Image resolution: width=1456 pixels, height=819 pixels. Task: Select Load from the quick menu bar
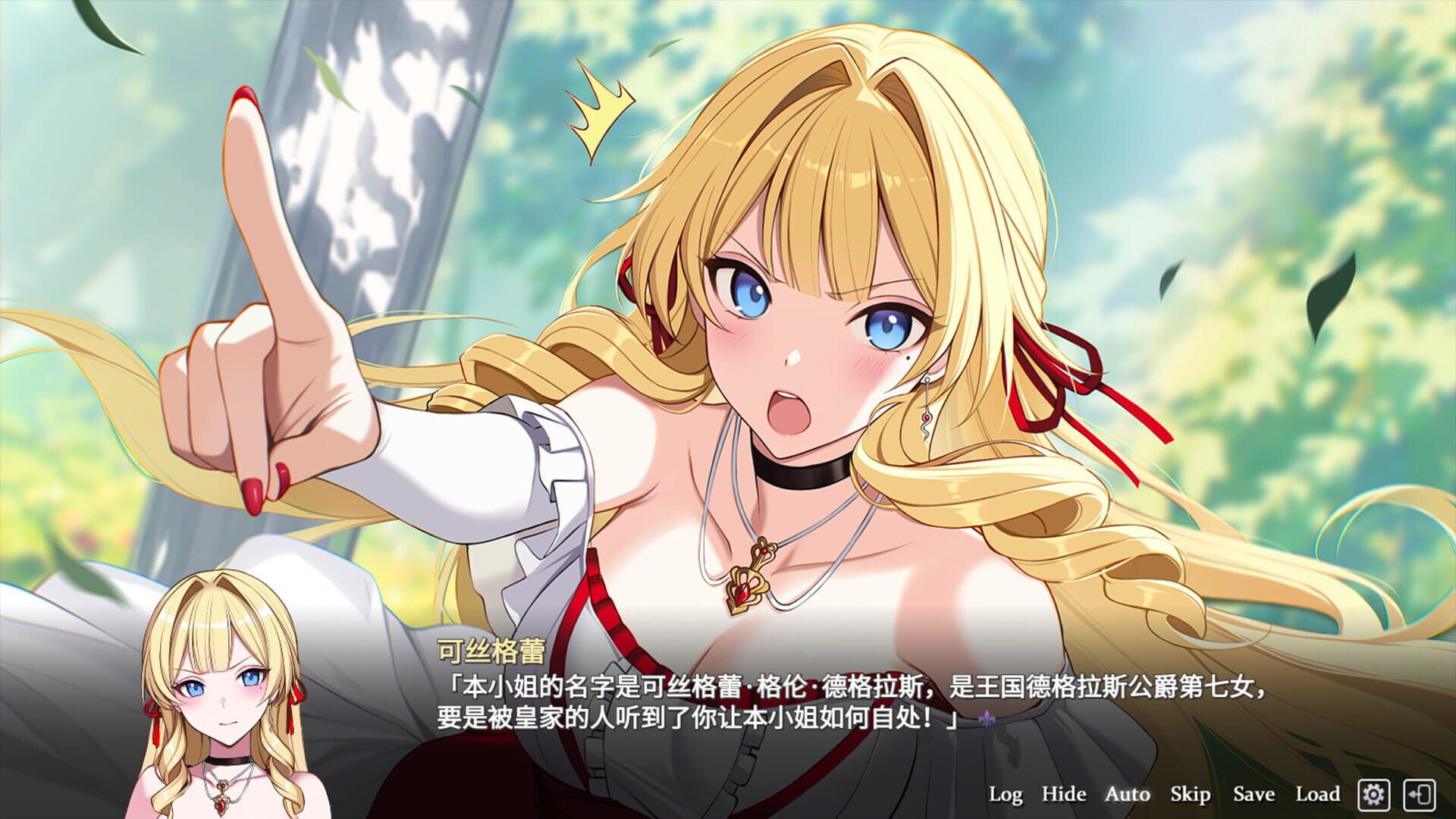pyautogui.click(x=1319, y=794)
